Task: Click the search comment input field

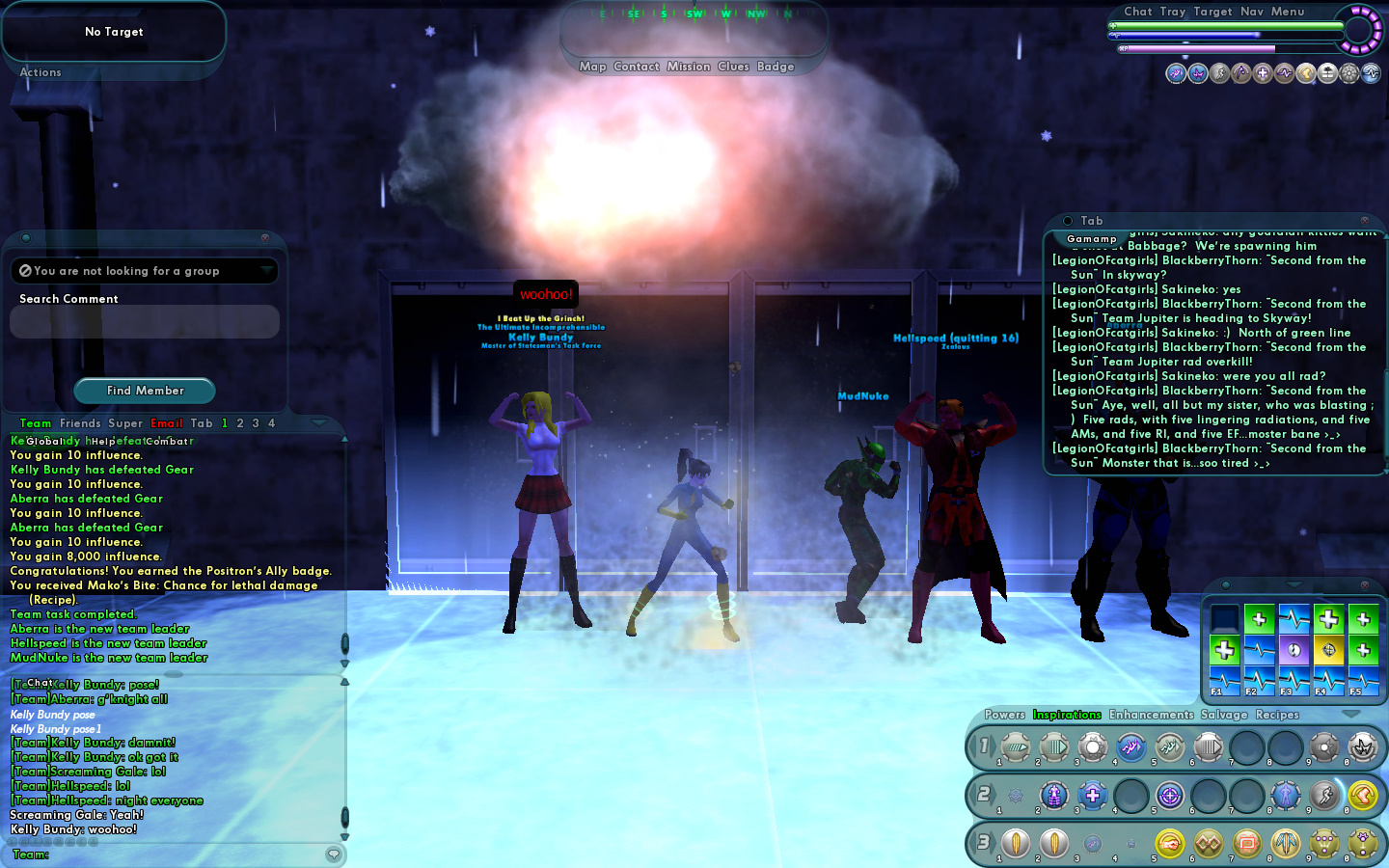Action: point(145,322)
